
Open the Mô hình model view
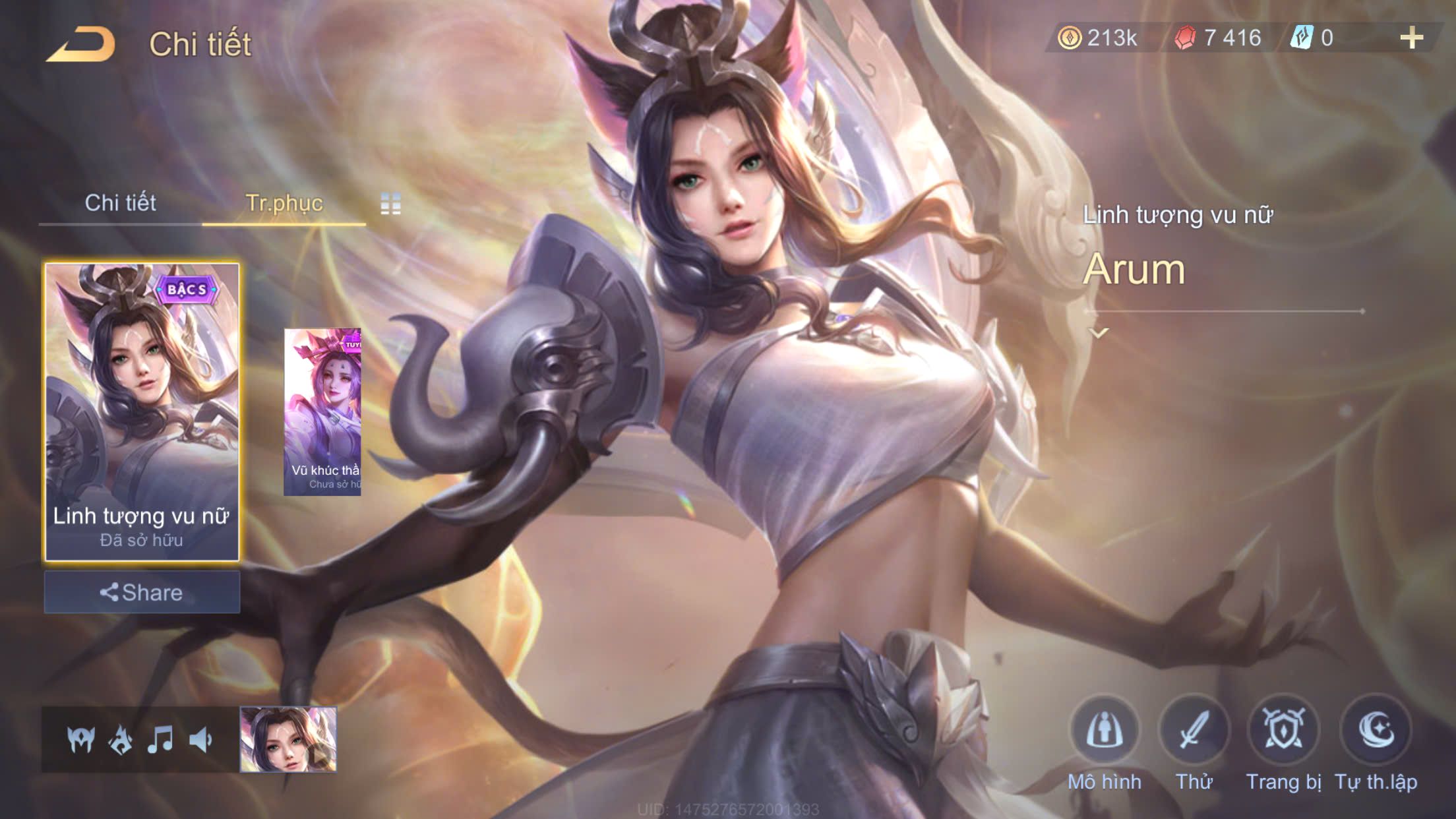click(1105, 731)
